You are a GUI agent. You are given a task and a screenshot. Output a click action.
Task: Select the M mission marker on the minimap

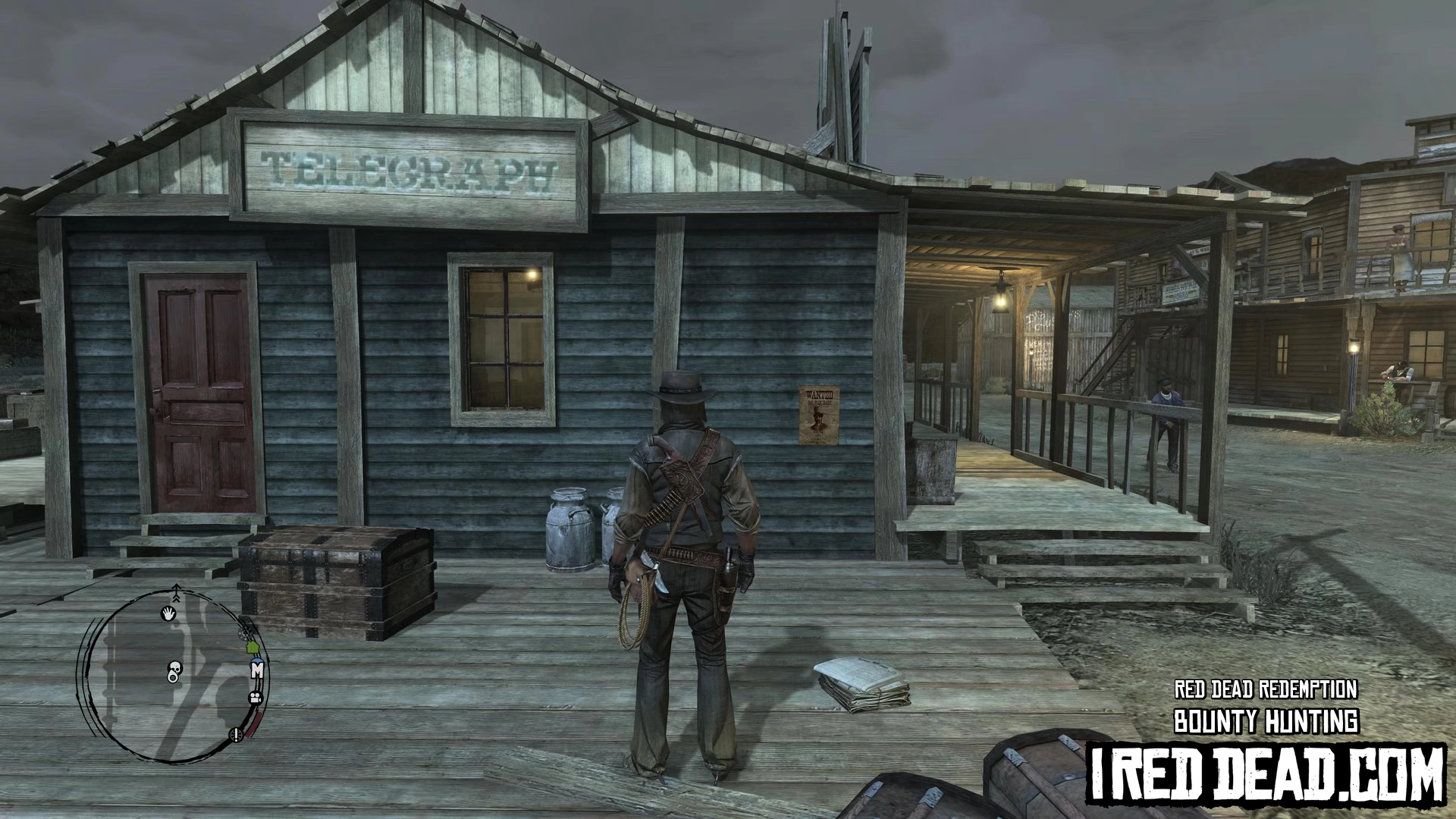click(257, 670)
